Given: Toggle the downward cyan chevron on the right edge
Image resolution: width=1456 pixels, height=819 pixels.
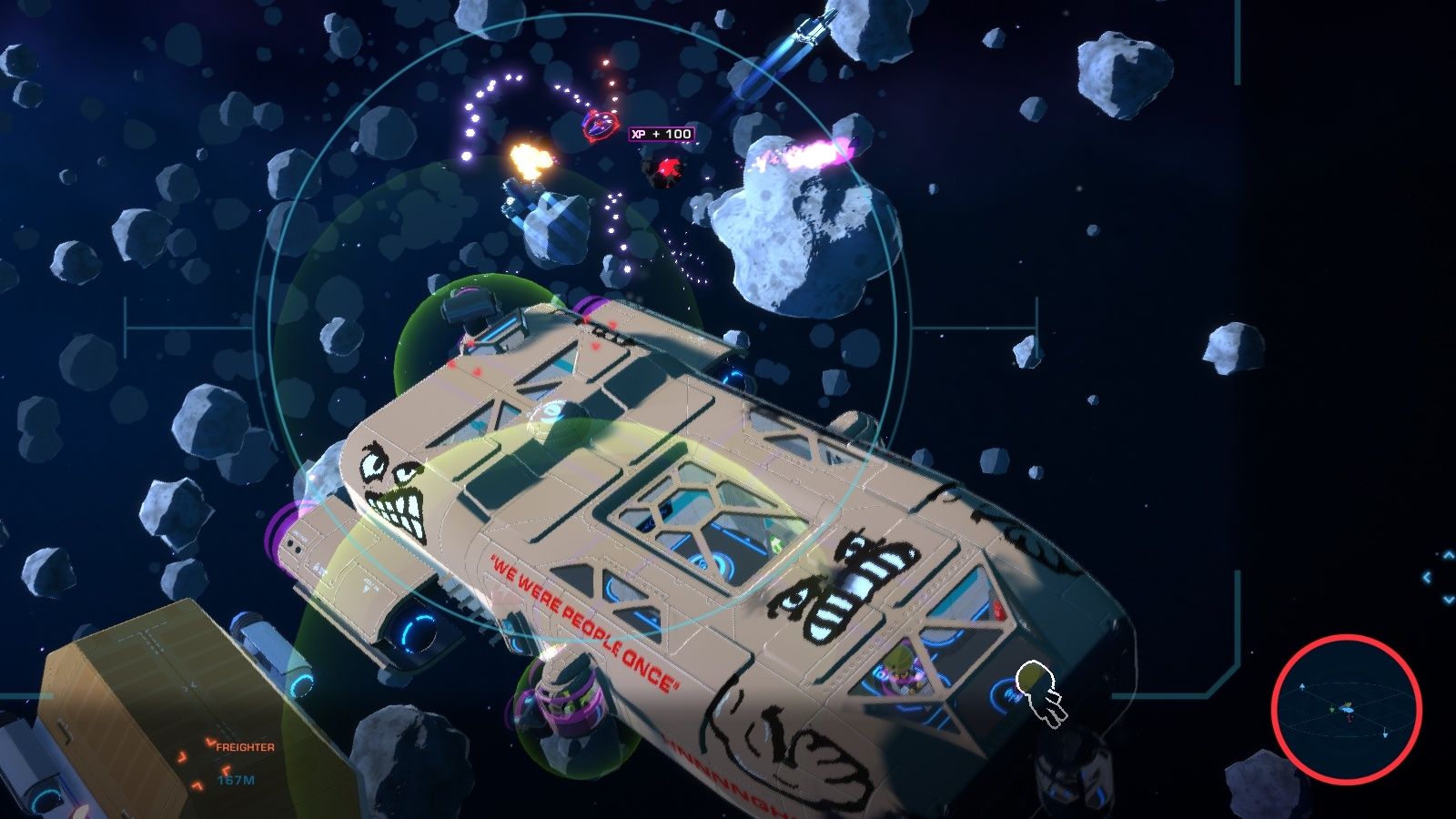Looking at the screenshot, I should pos(1448,599).
